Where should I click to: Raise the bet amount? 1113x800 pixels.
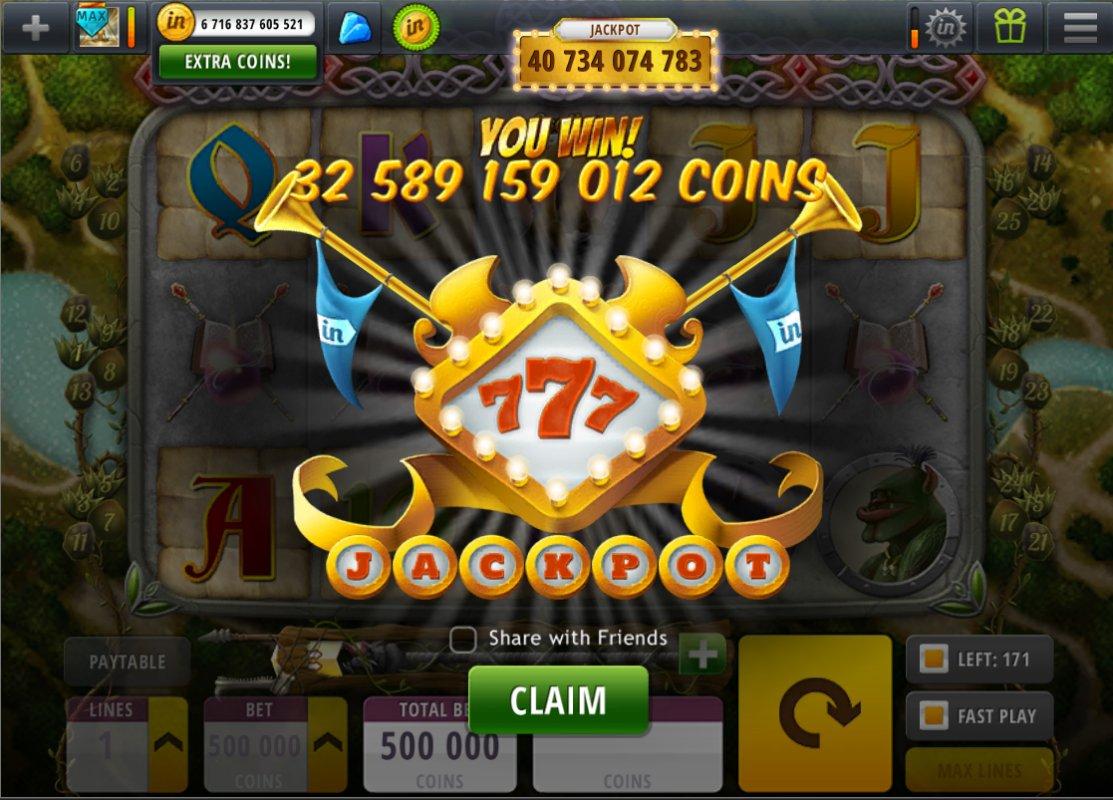pyautogui.click(x=327, y=742)
